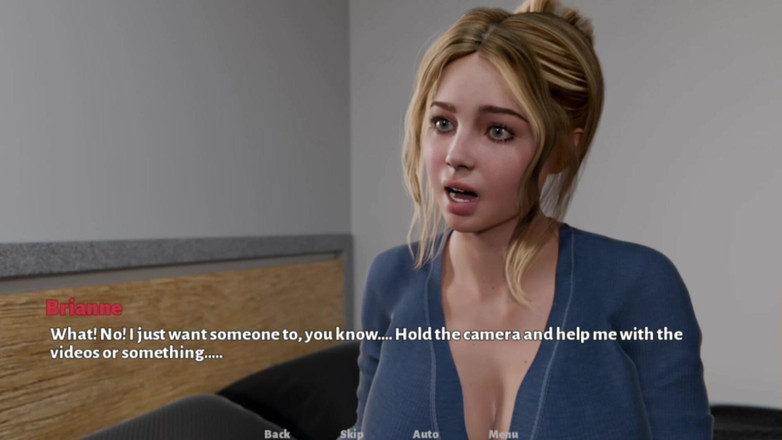782x440 pixels.
Task: Skip the dialogue with the Skip button
Action: (x=351, y=434)
